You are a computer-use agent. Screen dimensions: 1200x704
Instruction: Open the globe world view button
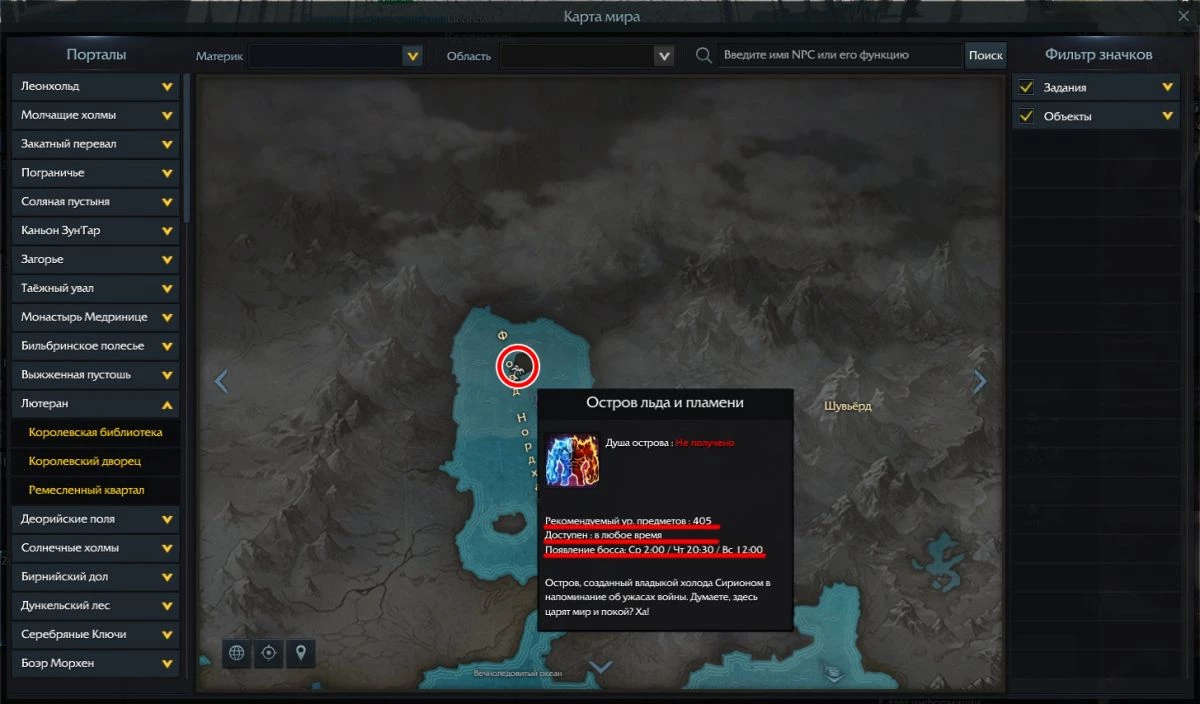[x=237, y=654]
